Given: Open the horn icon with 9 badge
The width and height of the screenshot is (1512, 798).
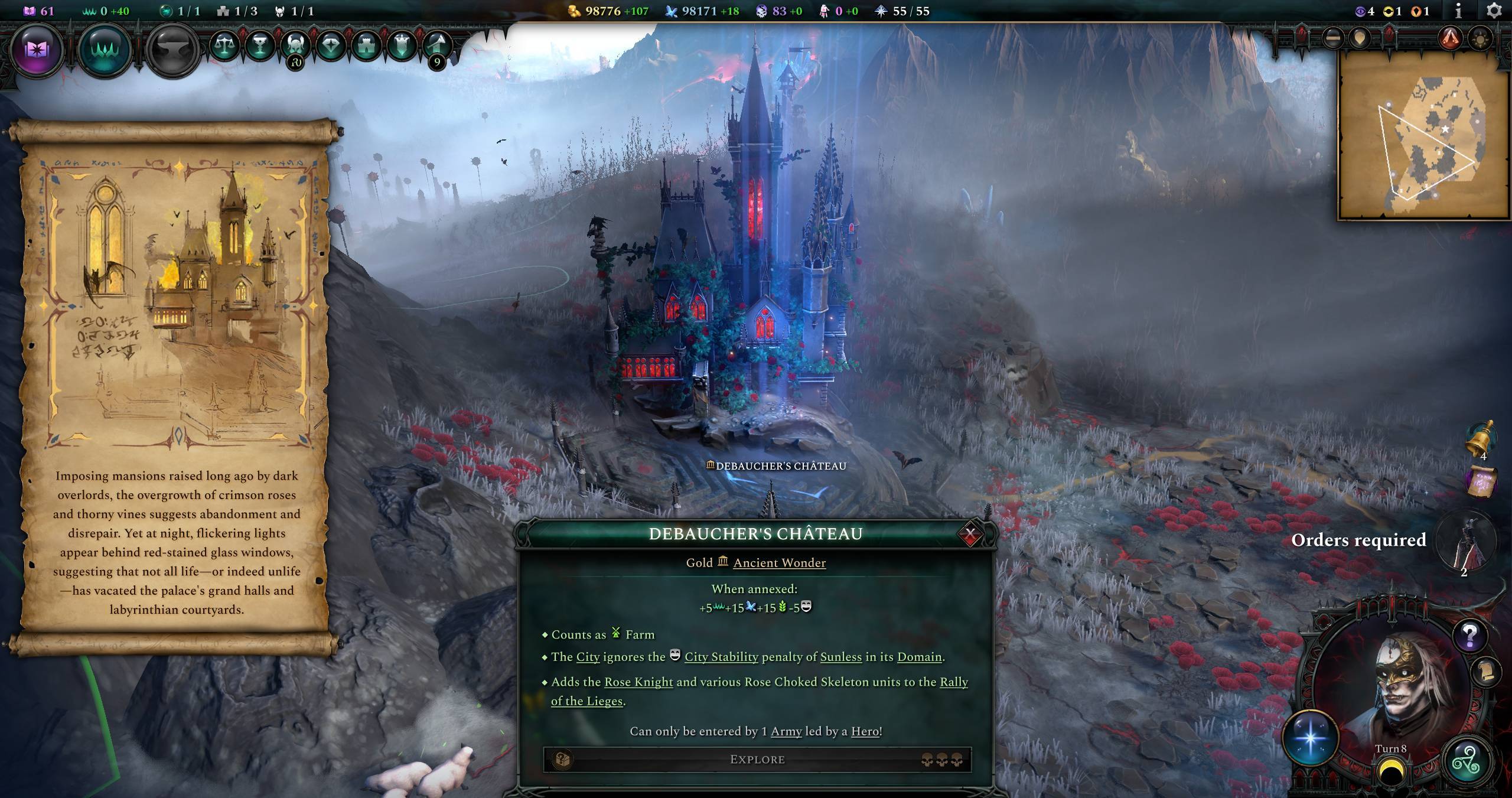Looking at the screenshot, I should [x=436, y=45].
